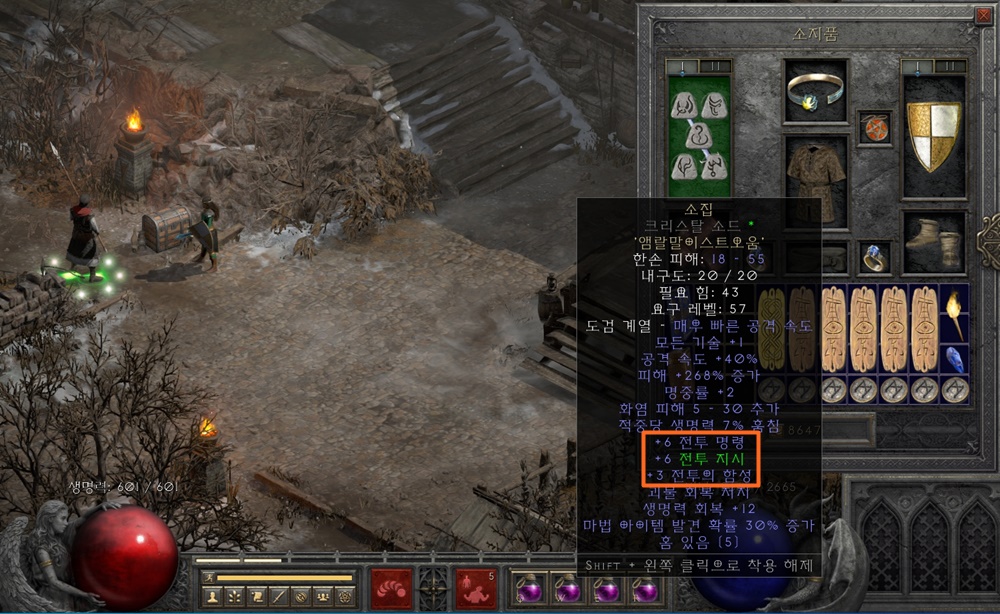Click the torch charm in the inventory grid
This screenshot has height=614, width=1000.
(x=955, y=313)
